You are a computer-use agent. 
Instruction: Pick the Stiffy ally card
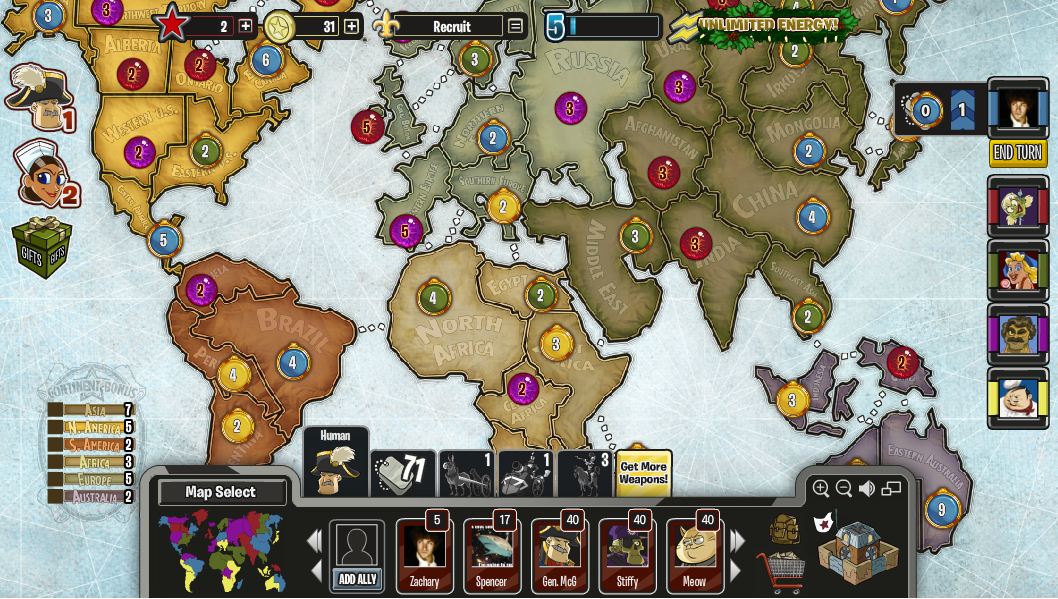click(x=627, y=555)
